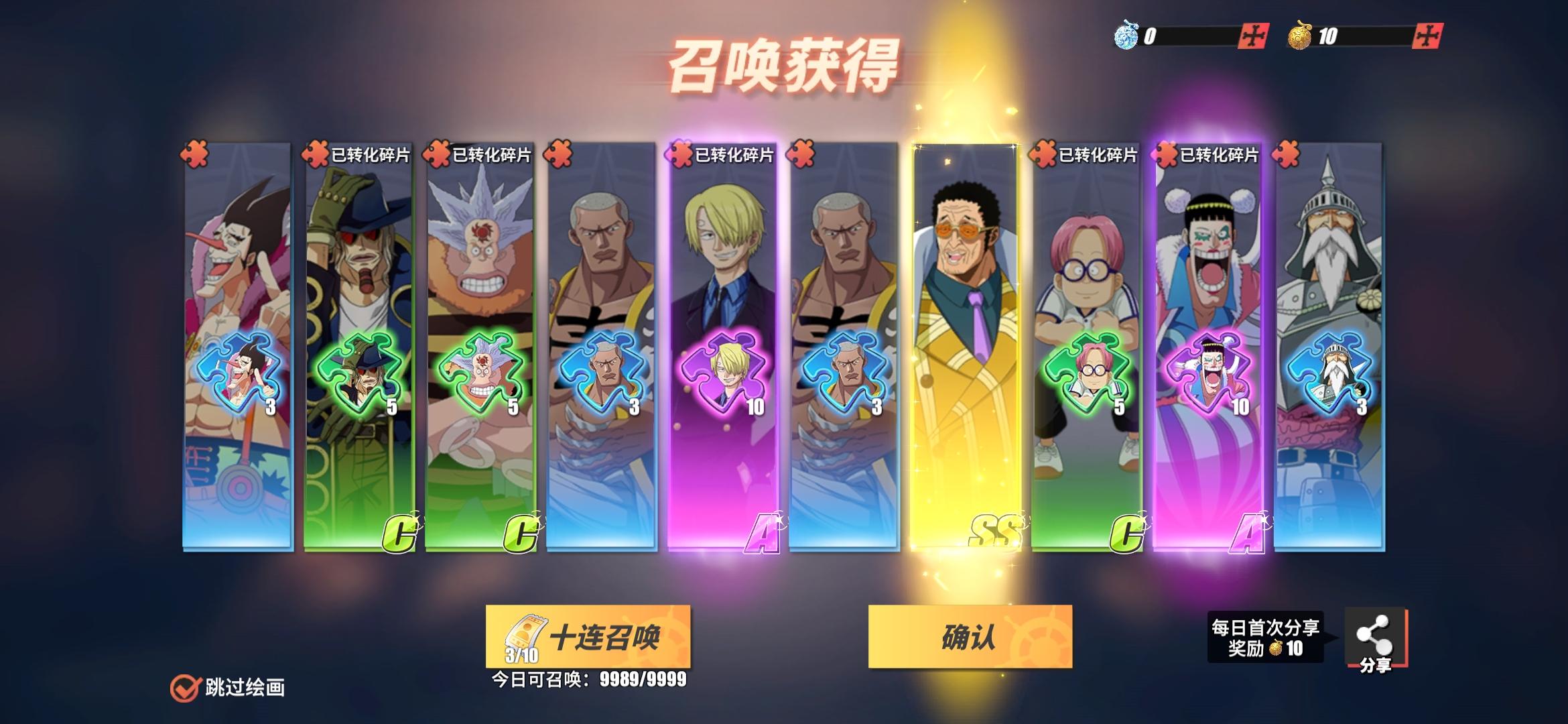Screen dimensions: 1568x724
Task: Click the blue gem currency icon
Action: pos(1127,37)
